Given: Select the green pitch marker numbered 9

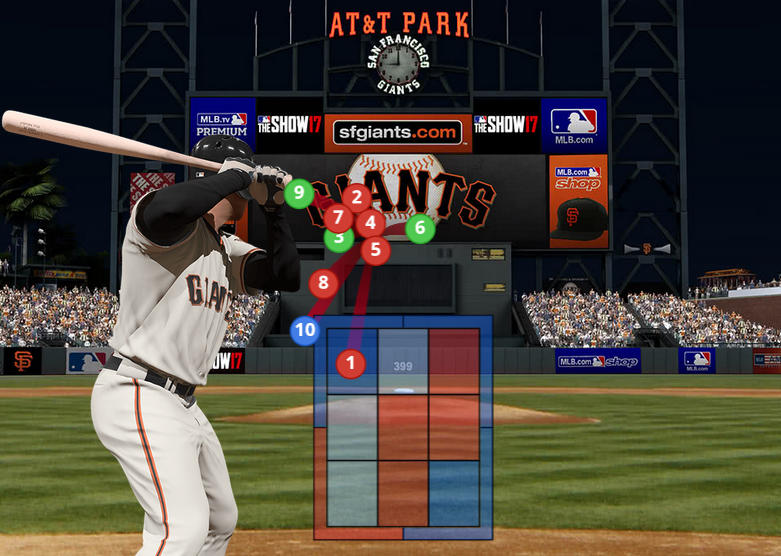Looking at the screenshot, I should [x=298, y=193].
